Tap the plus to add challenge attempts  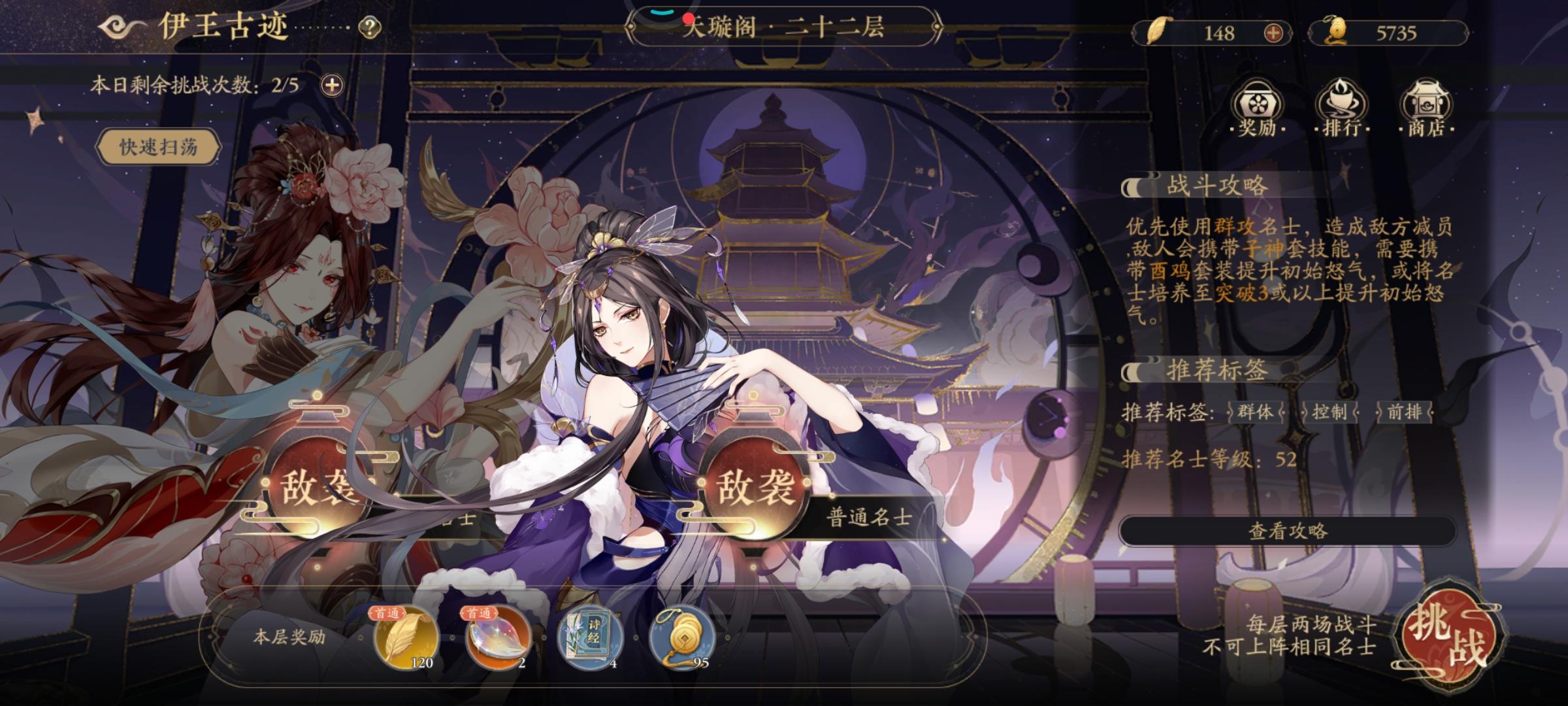tap(332, 85)
